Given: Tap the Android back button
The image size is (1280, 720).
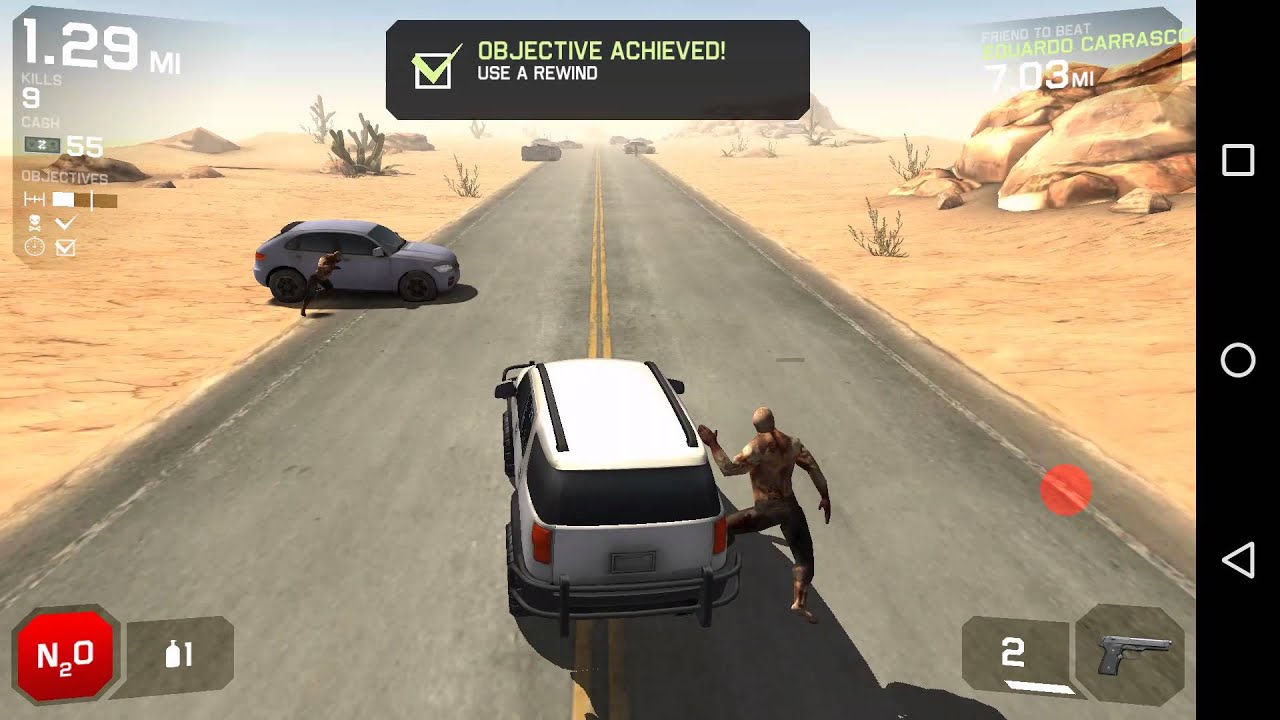Looking at the screenshot, I should point(1238,560).
